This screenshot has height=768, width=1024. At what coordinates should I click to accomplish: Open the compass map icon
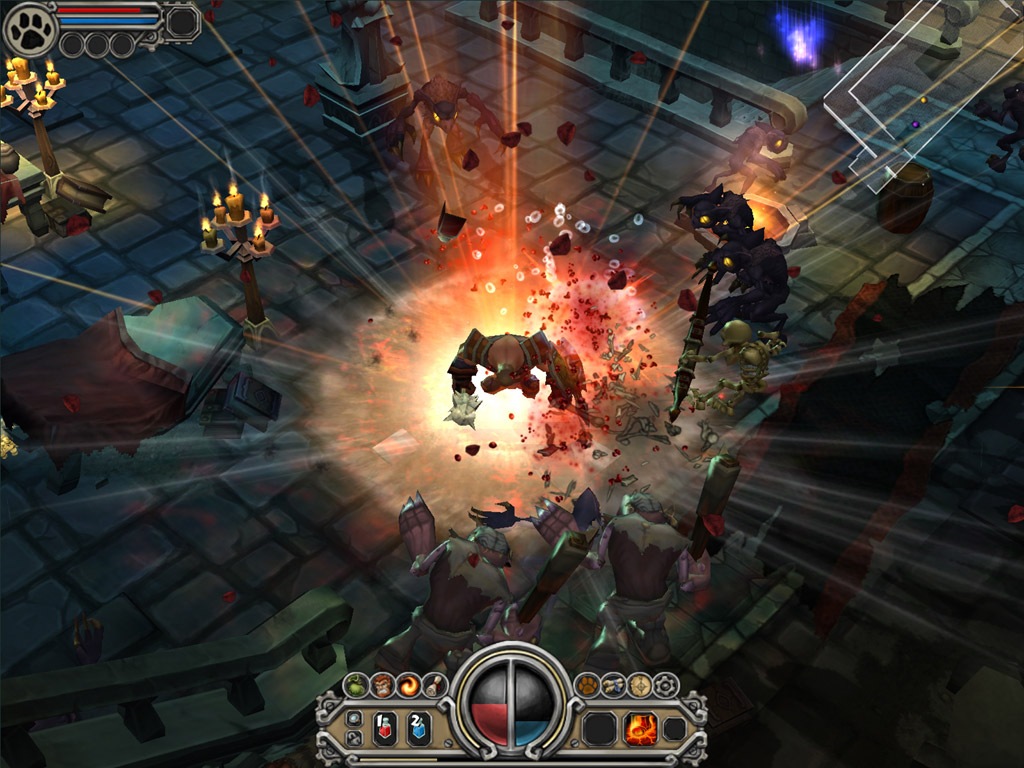[639, 685]
